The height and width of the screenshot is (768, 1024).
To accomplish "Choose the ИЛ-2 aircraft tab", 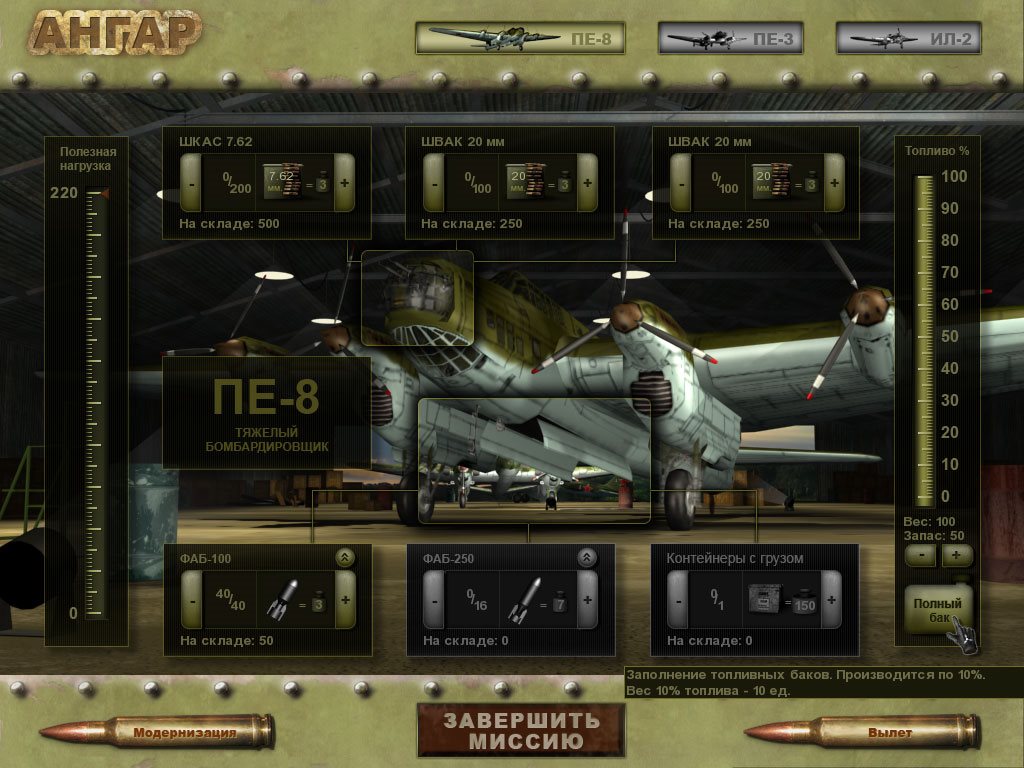I will pyautogui.click(x=908, y=38).
